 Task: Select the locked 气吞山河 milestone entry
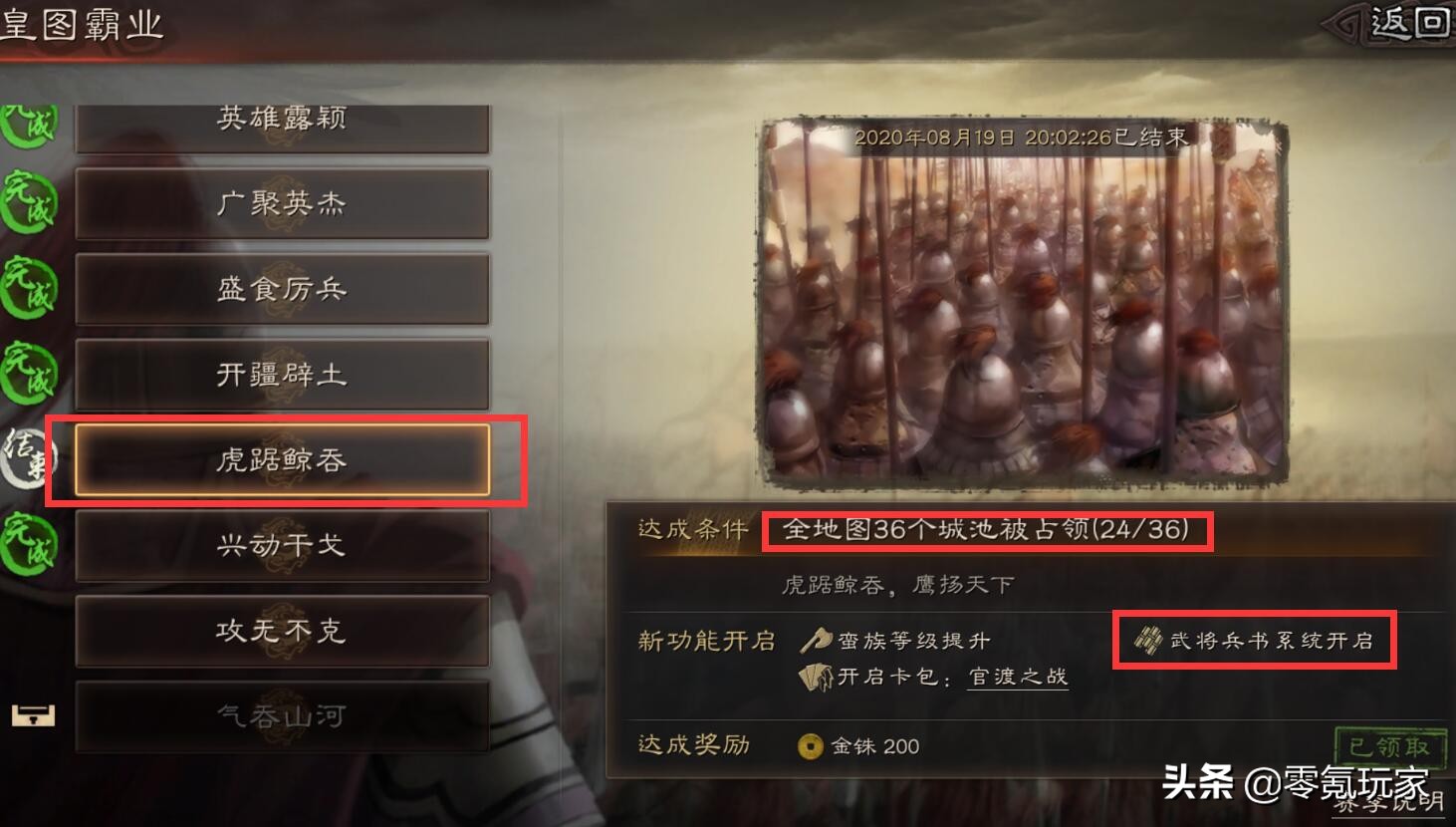[x=282, y=716]
